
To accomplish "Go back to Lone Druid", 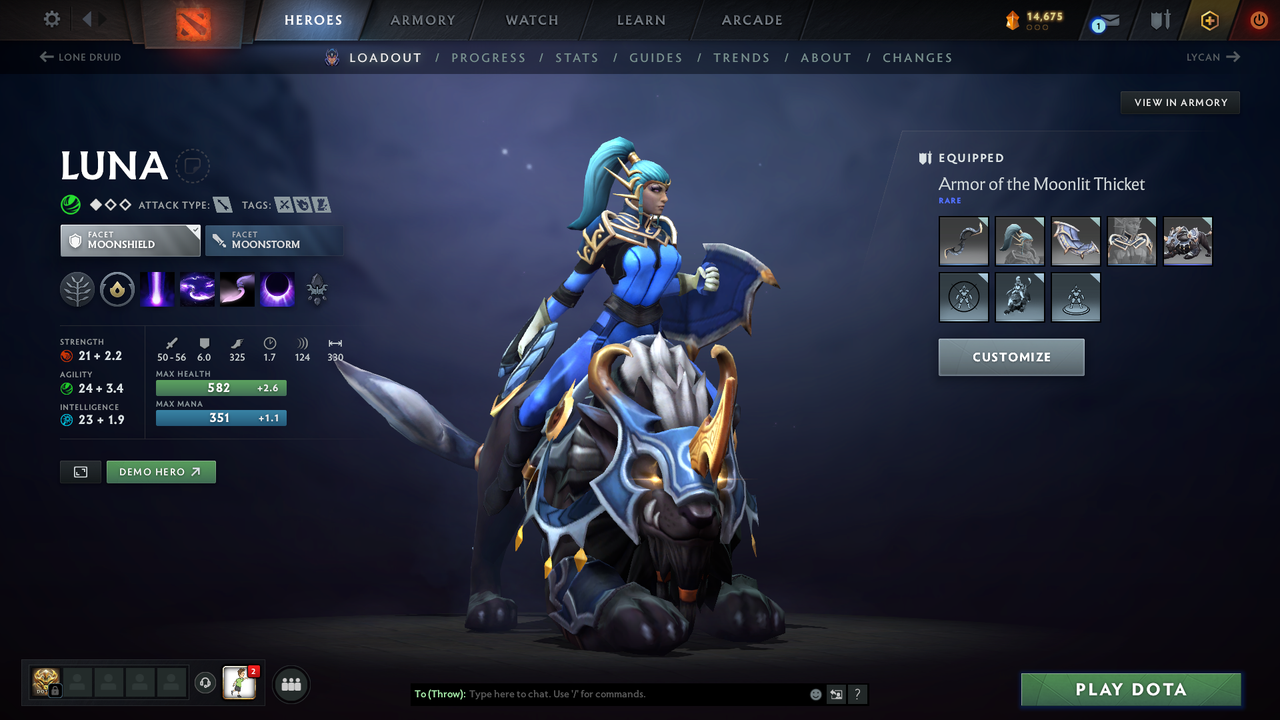I will click(80, 57).
